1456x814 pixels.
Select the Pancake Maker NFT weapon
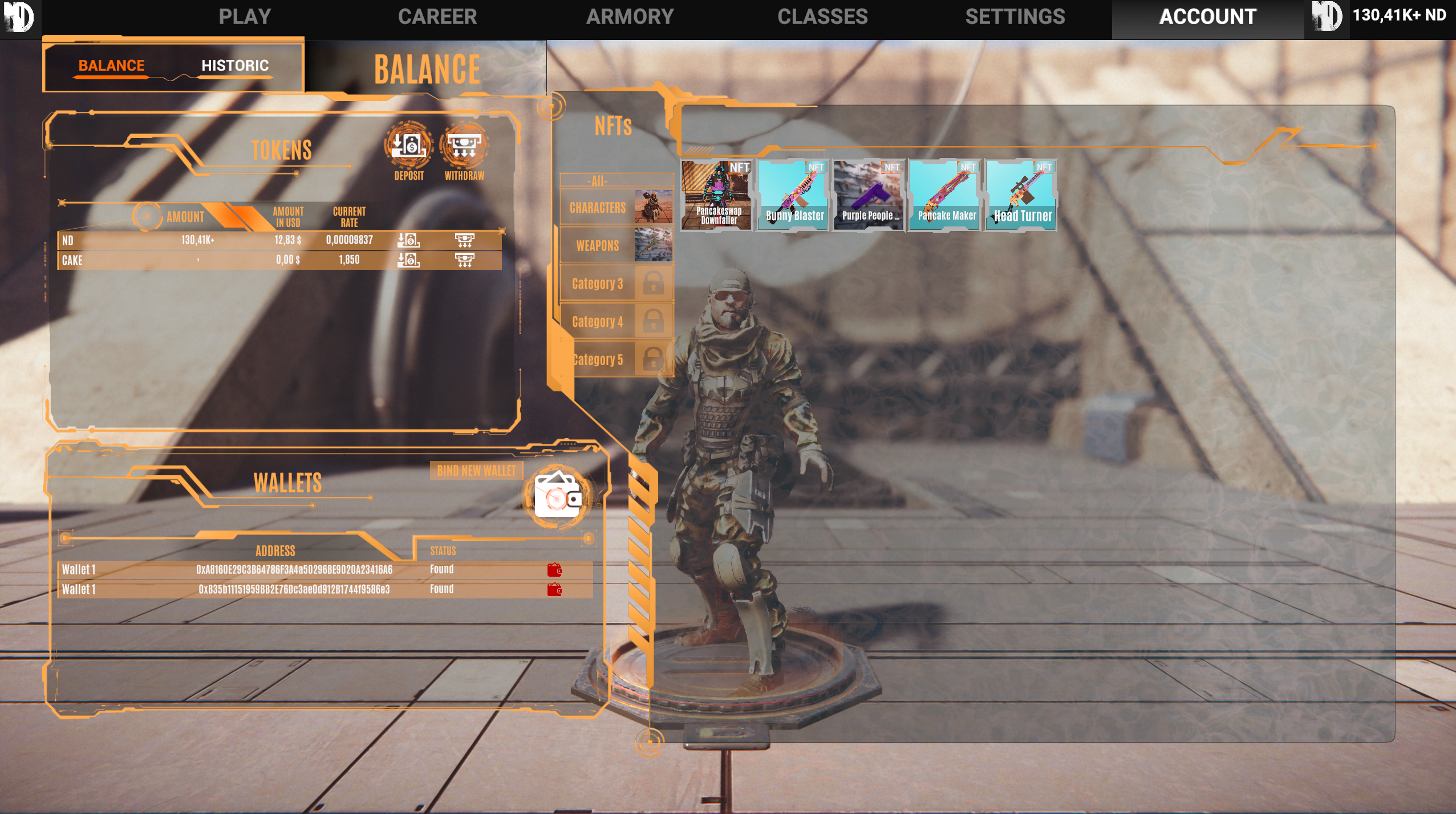click(946, 195)
